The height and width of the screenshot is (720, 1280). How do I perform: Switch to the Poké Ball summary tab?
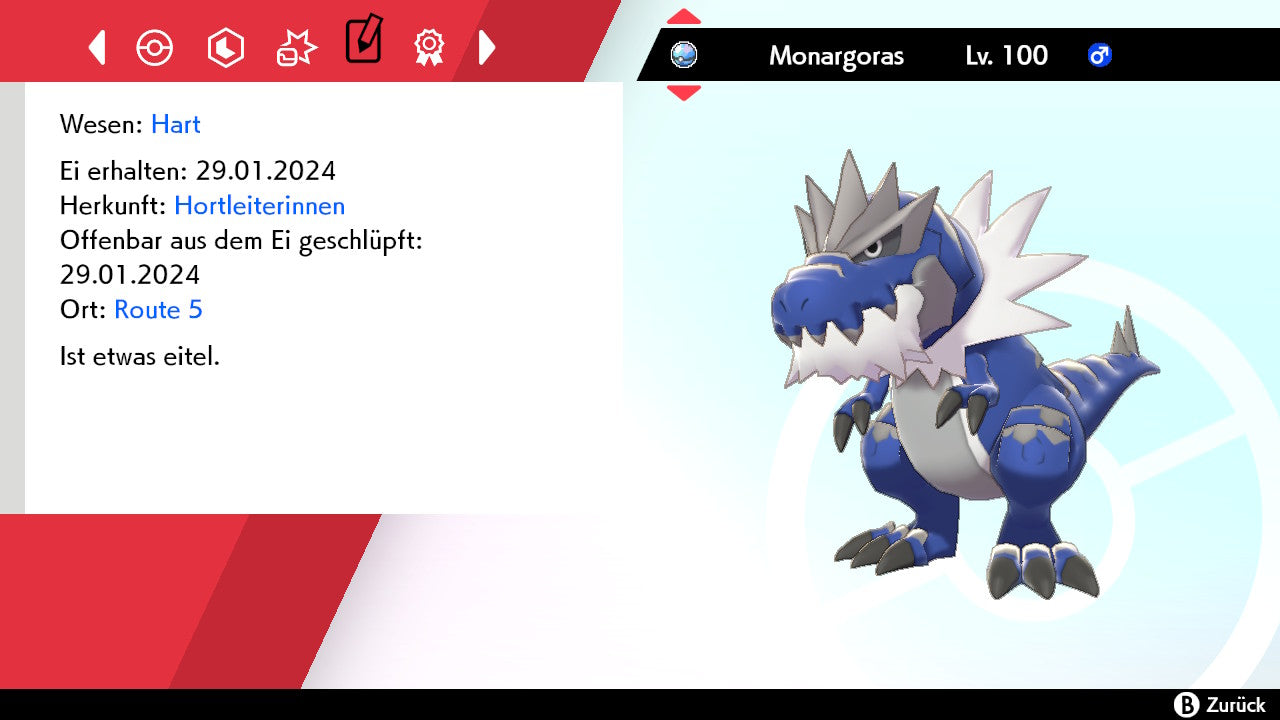(155, 47)
